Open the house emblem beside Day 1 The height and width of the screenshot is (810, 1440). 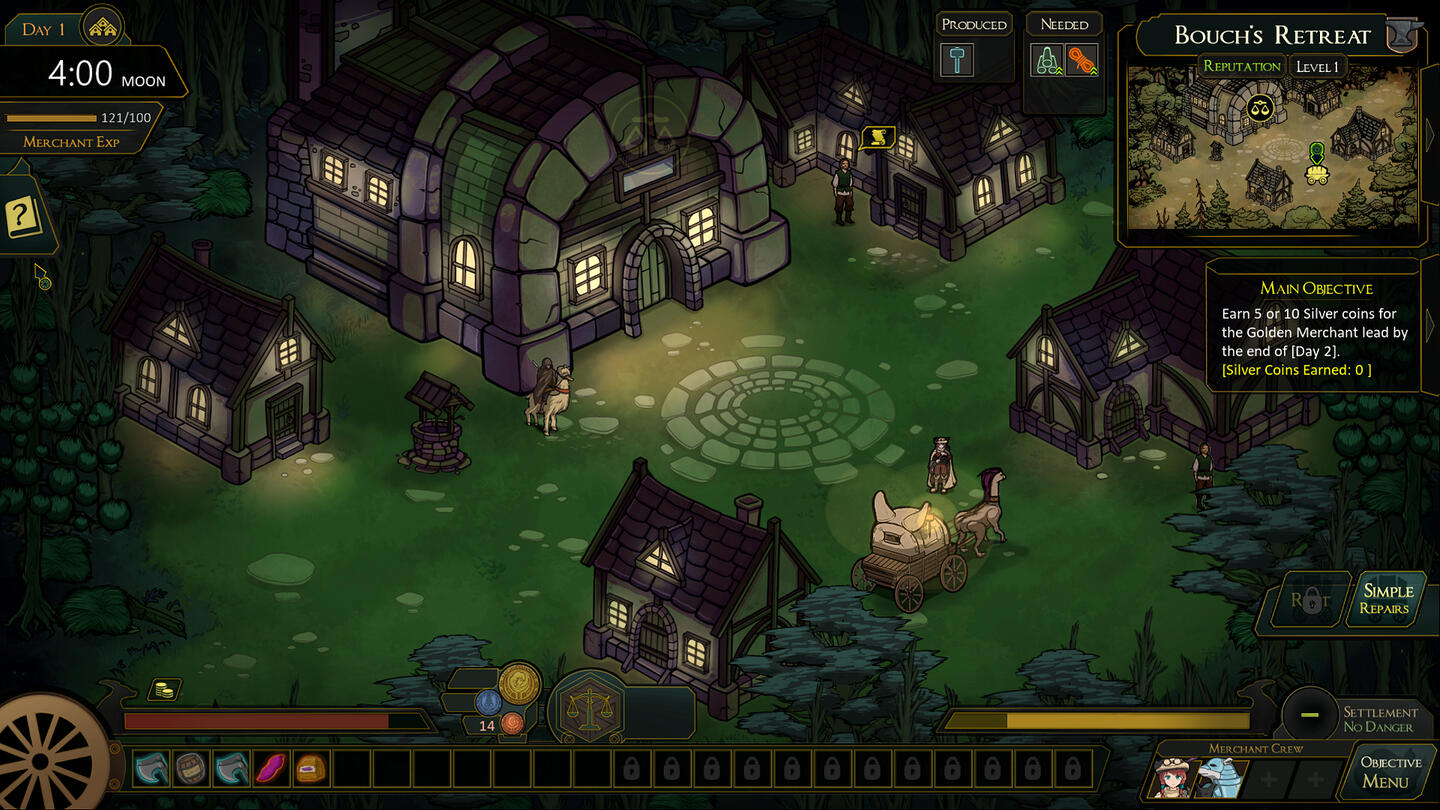click(101, 27)
